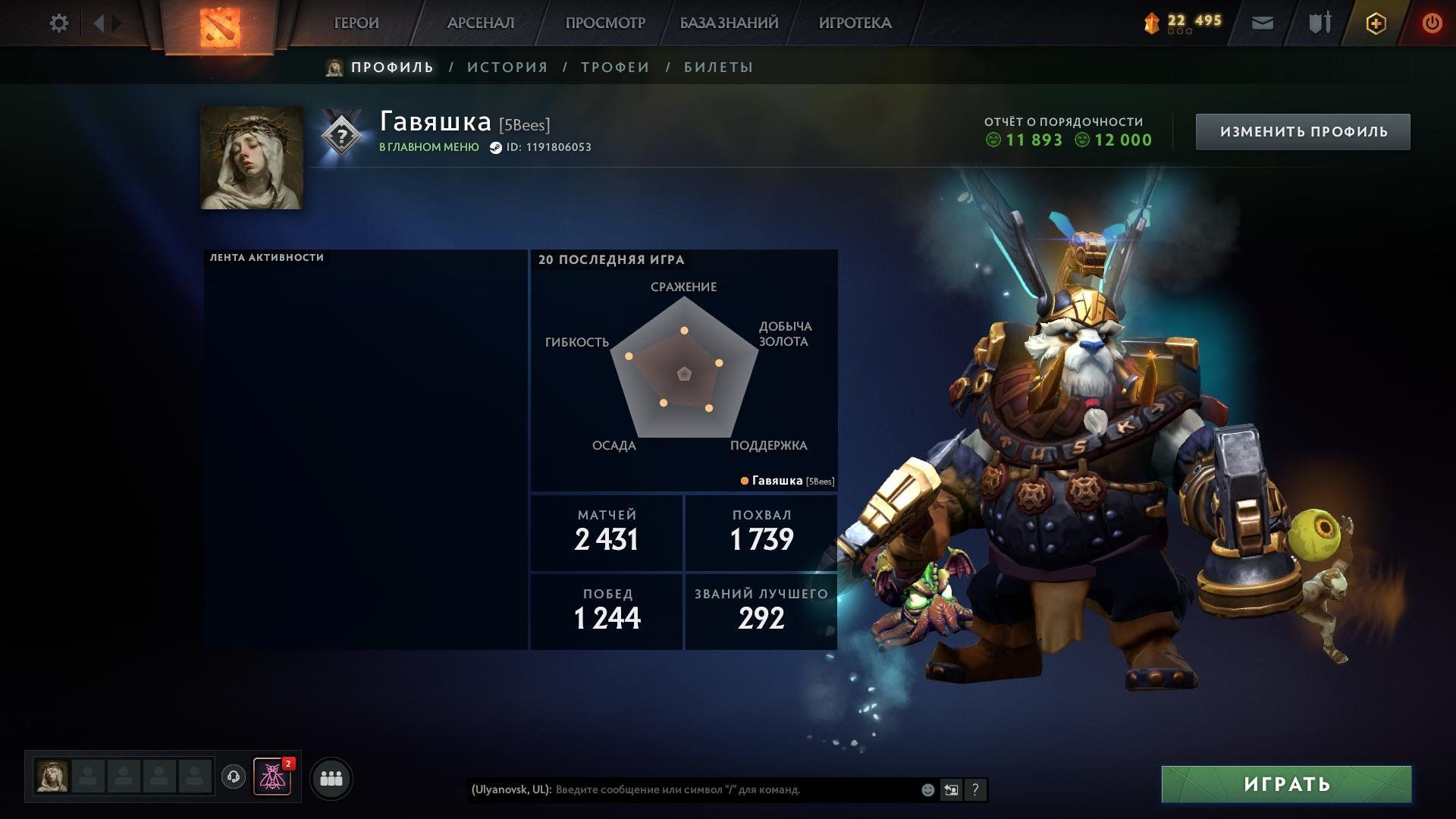Switch to the БИЛЕТЫ tab

click(x=718, y=67)
